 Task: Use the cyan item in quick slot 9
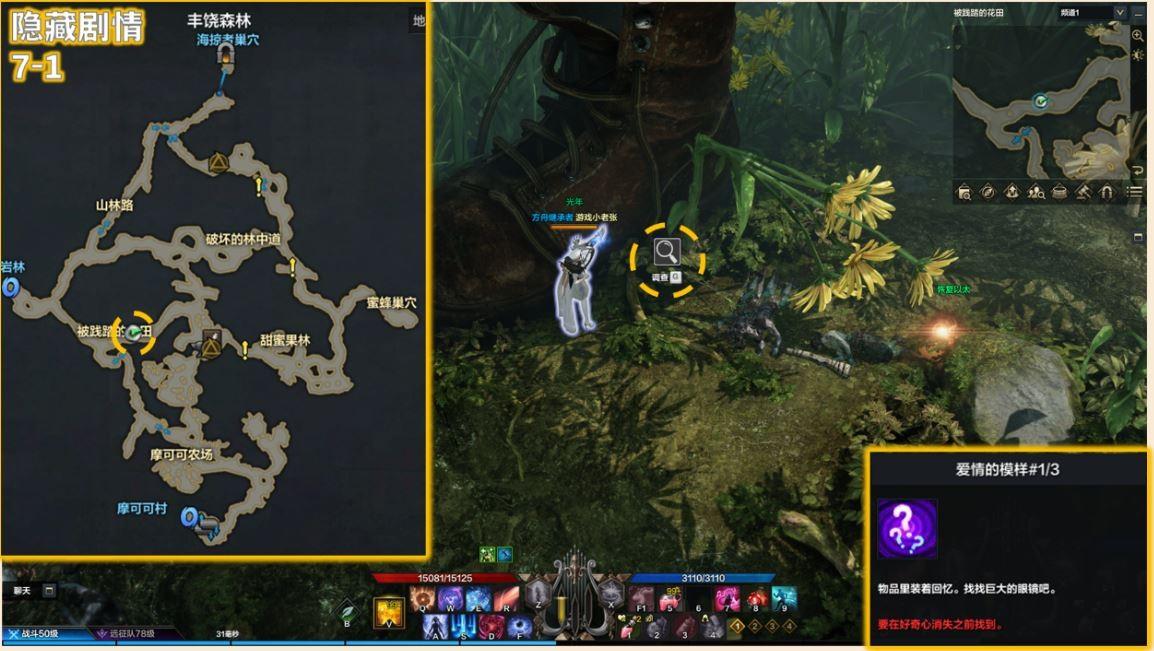784,599
